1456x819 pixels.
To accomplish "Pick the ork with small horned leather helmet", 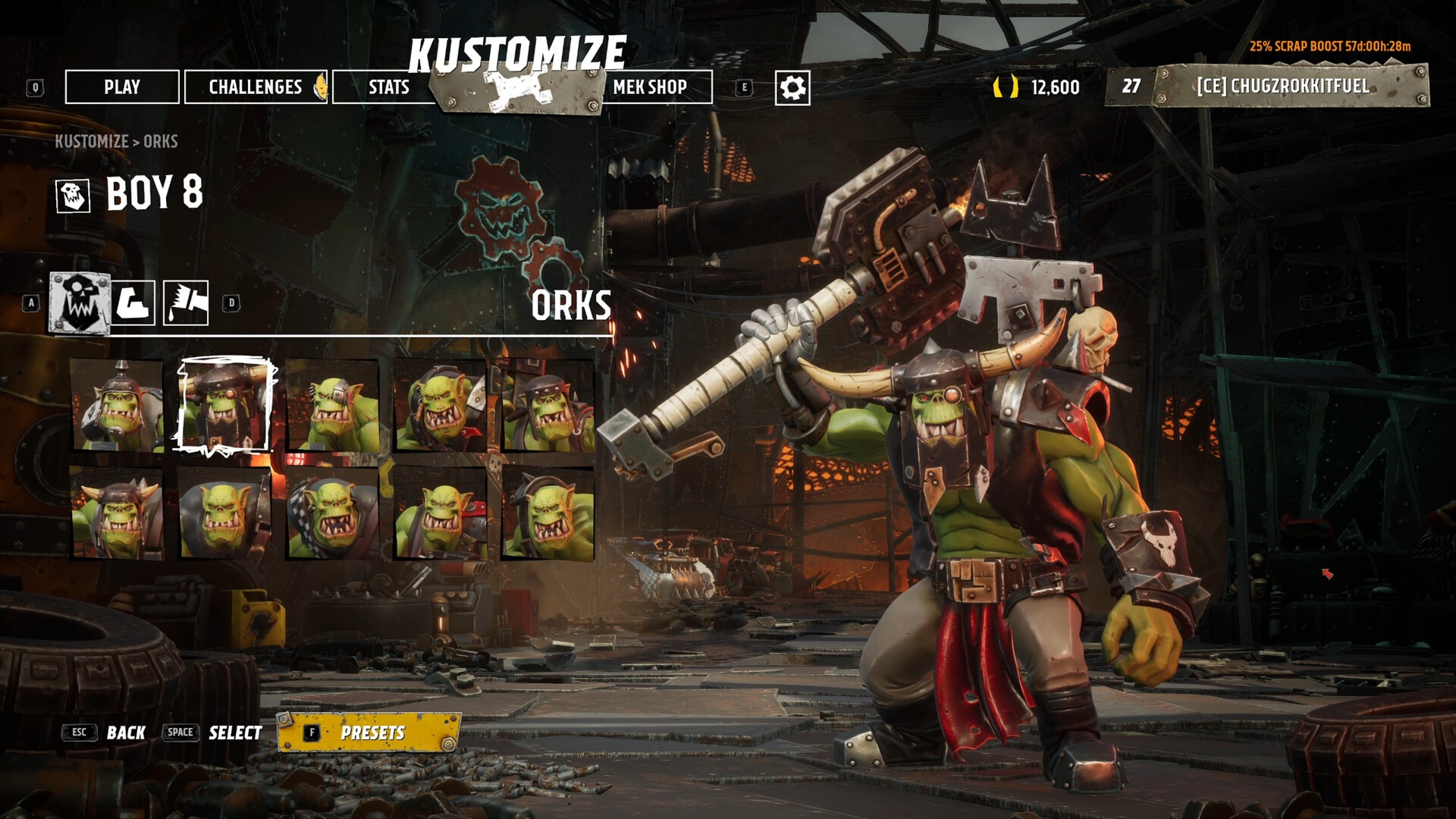I will 117,514.
